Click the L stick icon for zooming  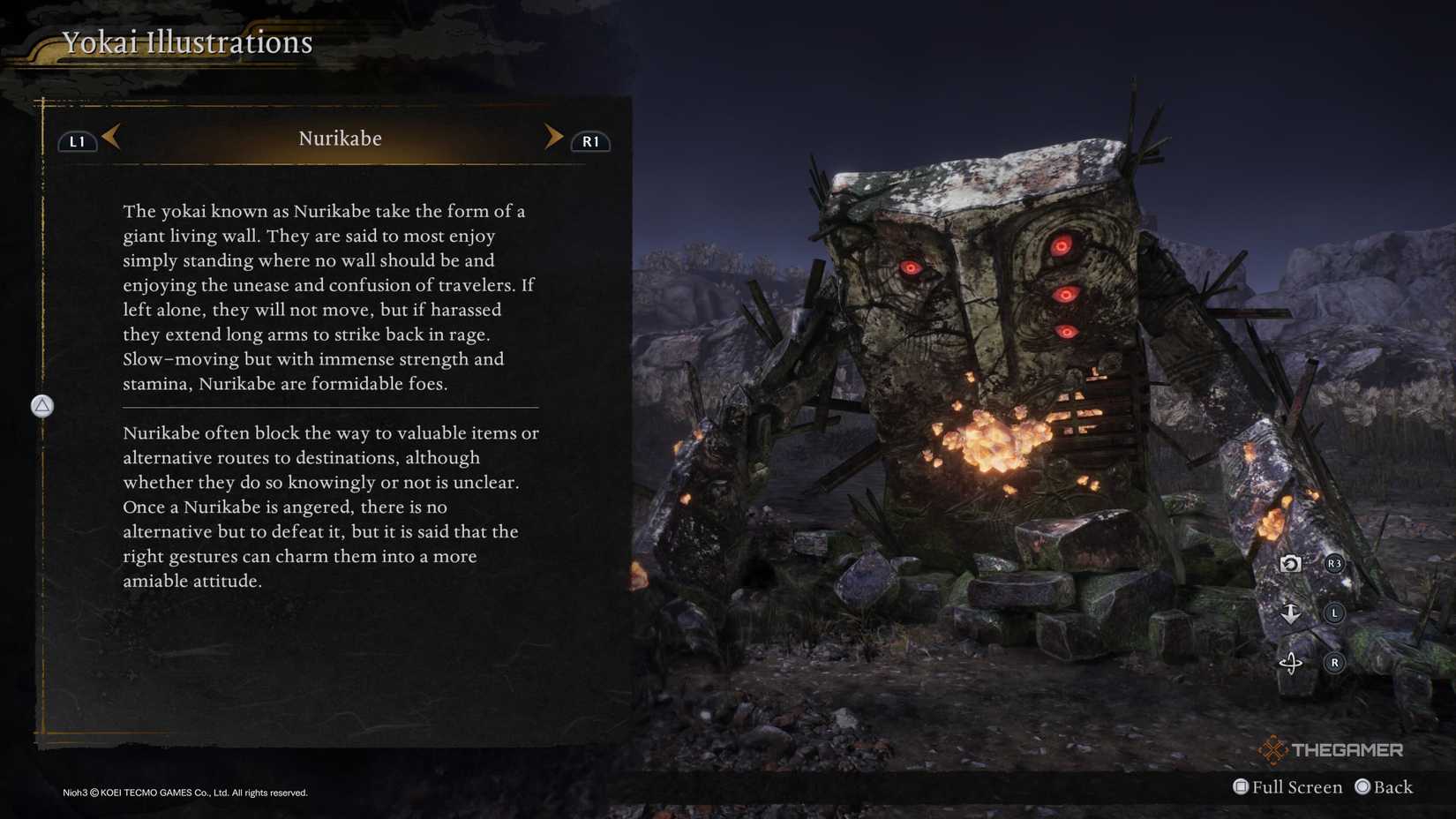(1333, 612)
